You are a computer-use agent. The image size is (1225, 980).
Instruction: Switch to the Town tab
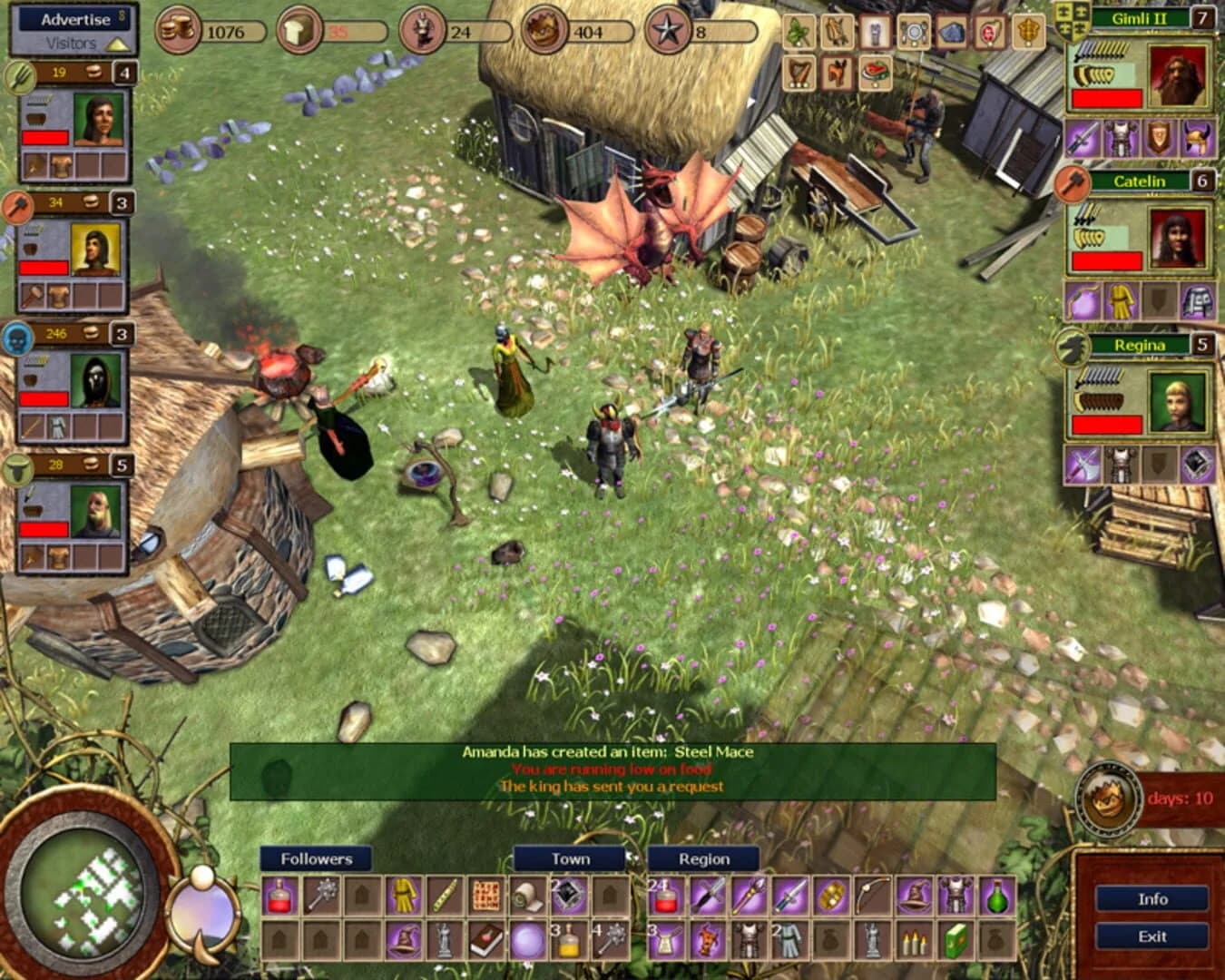(x=570, y=858)
